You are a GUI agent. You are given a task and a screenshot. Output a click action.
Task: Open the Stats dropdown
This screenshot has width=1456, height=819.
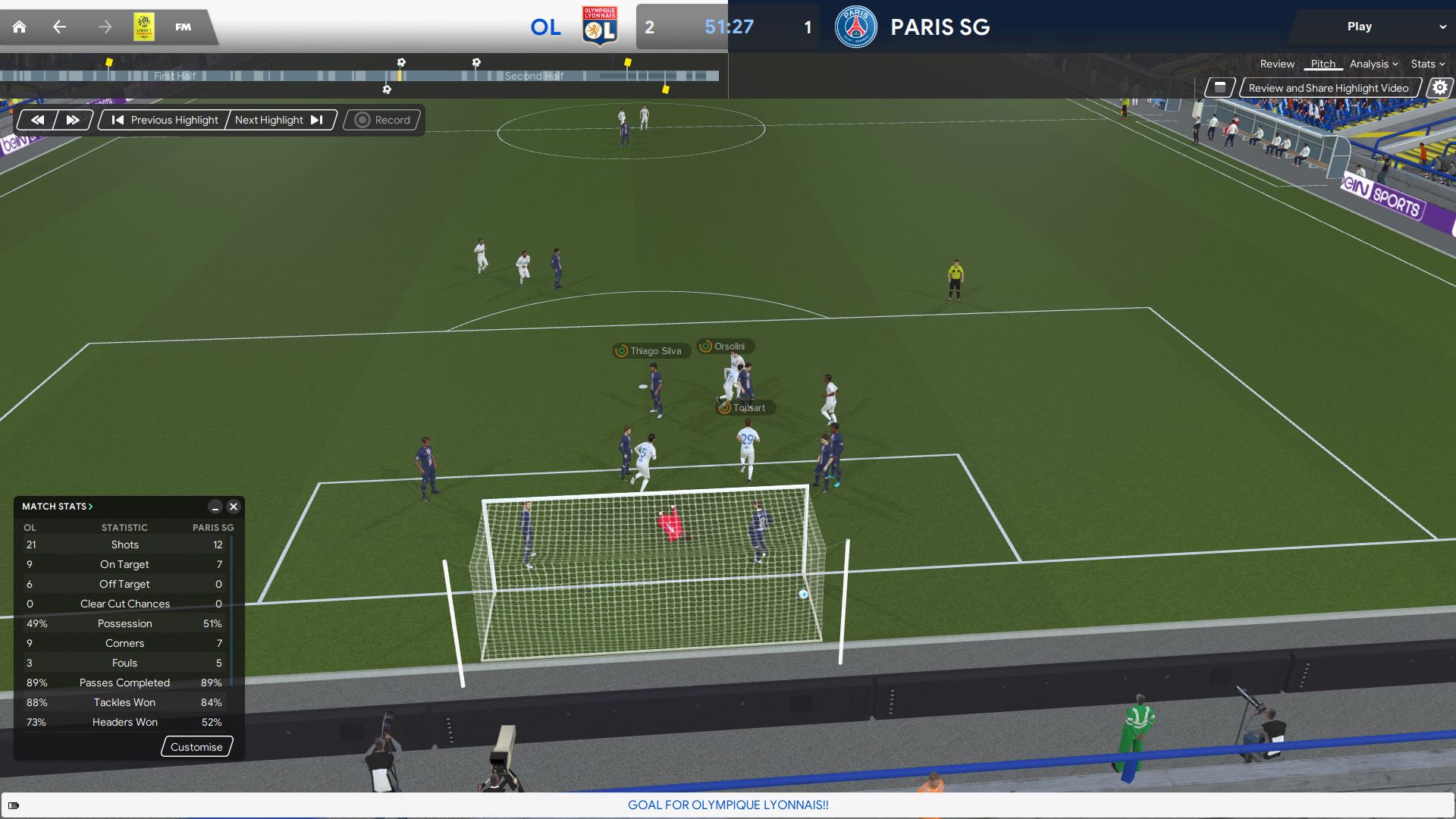click(x=1427, y=64)
